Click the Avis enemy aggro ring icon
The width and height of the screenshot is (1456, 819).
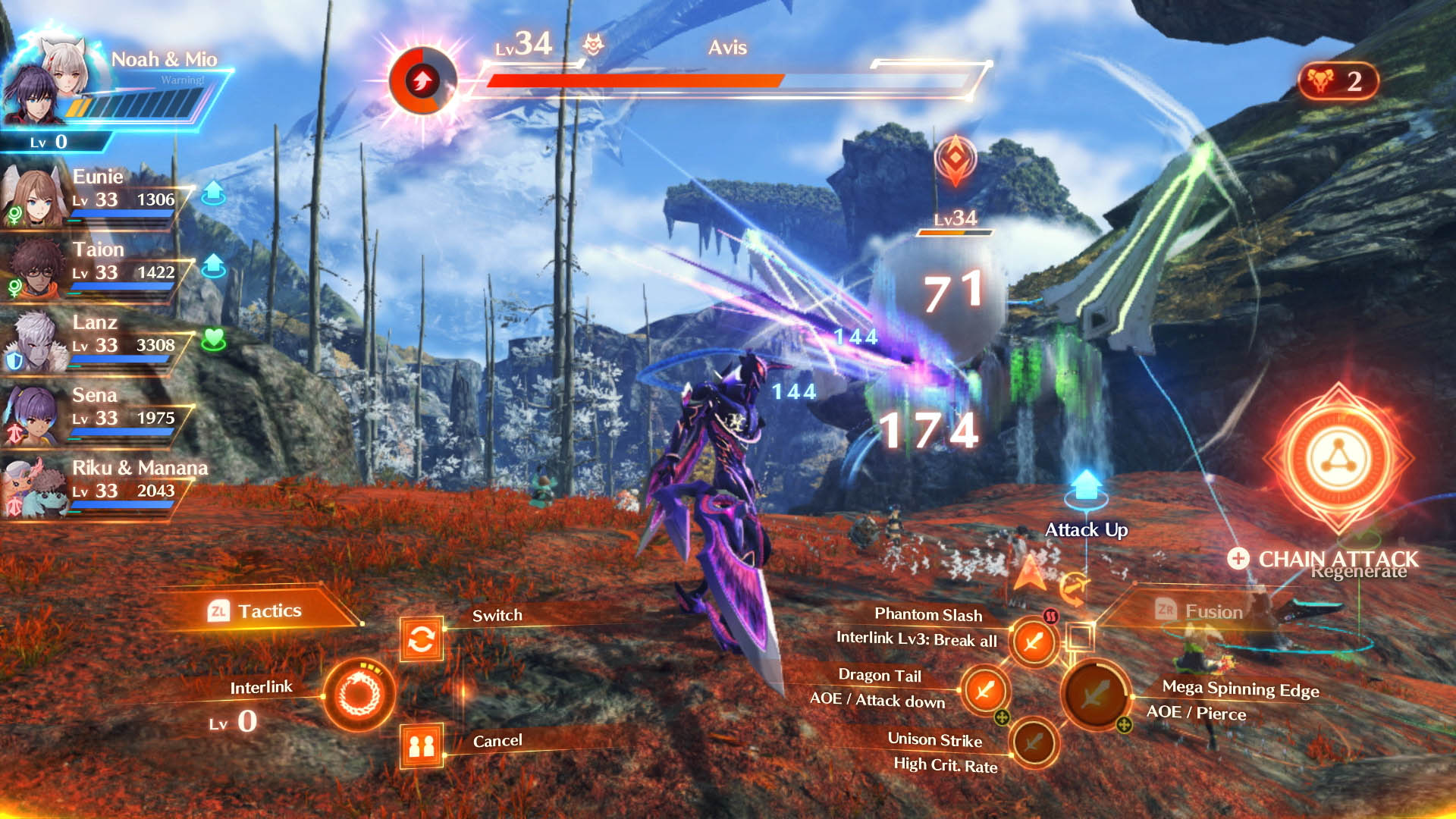[422, 80]
